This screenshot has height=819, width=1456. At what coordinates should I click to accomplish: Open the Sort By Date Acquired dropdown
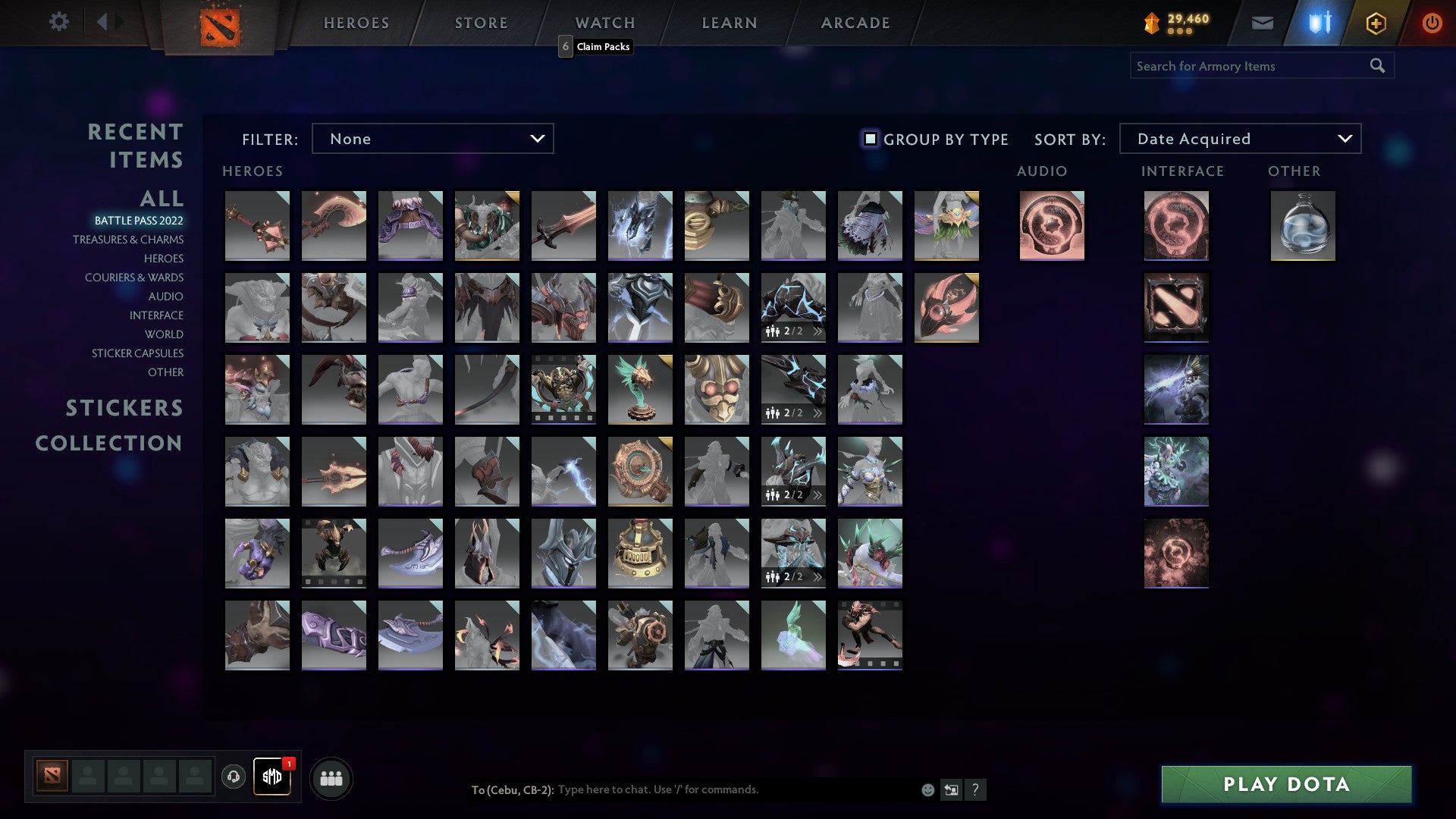pos(1240,138)
